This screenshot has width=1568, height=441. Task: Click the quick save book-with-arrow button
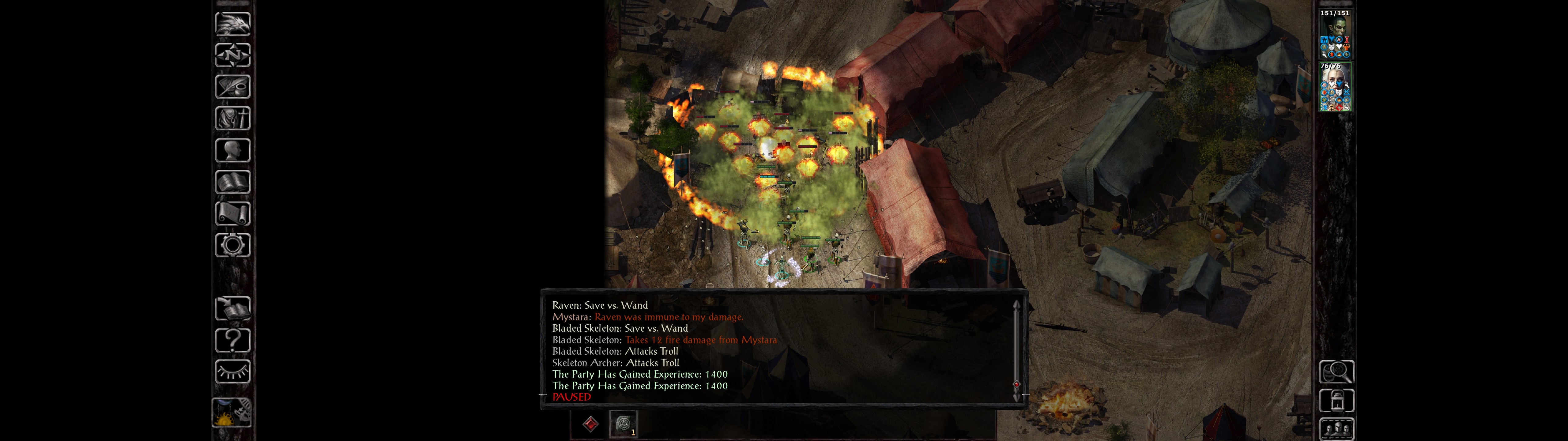(232, 309)
